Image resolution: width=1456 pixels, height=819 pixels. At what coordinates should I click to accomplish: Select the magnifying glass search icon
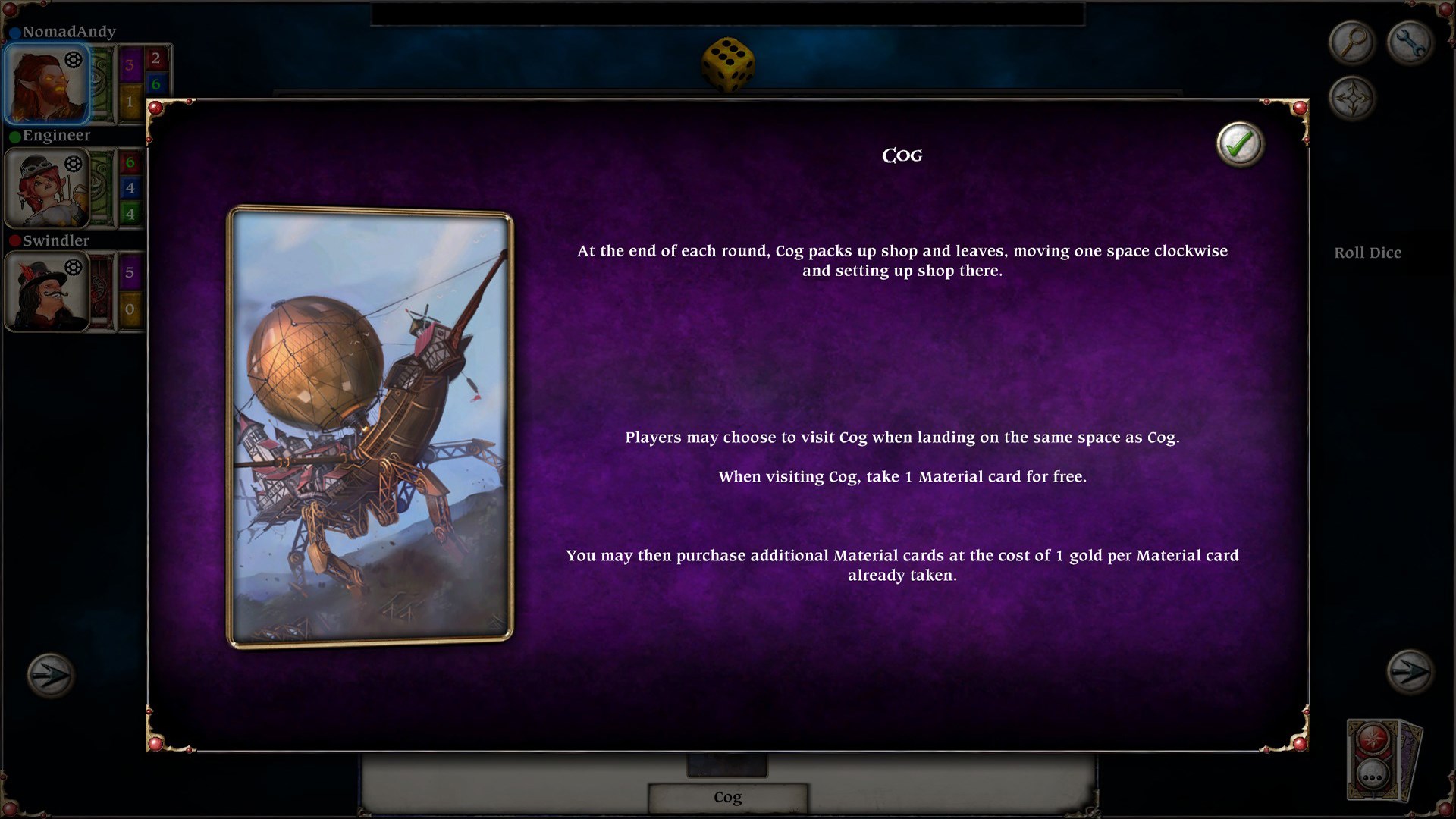coord(1353,42)
